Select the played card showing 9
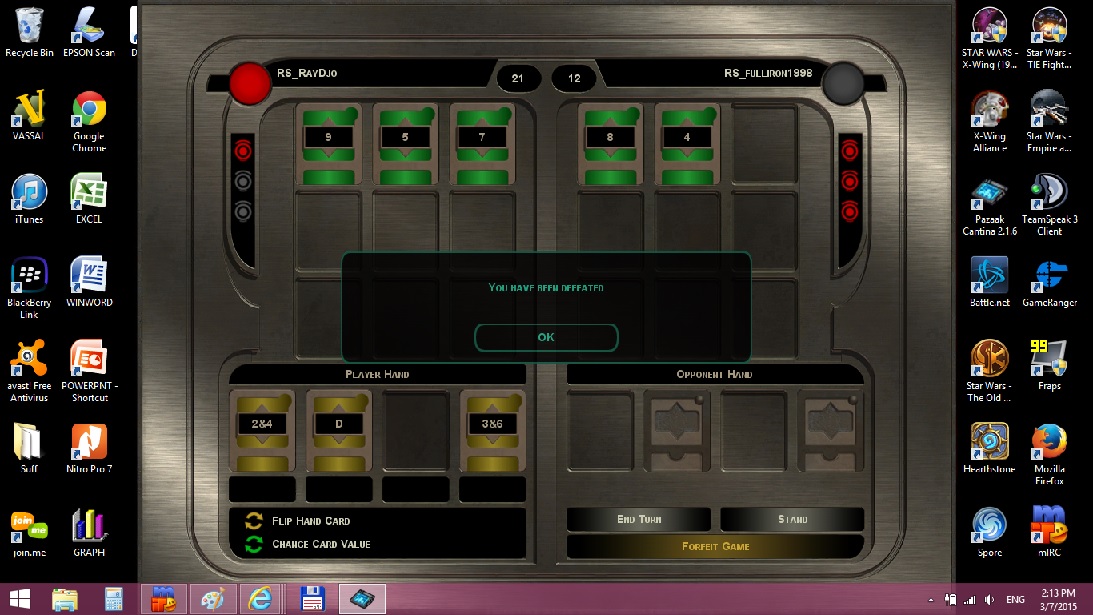1093x615 pixels. (x=328, y=143)
